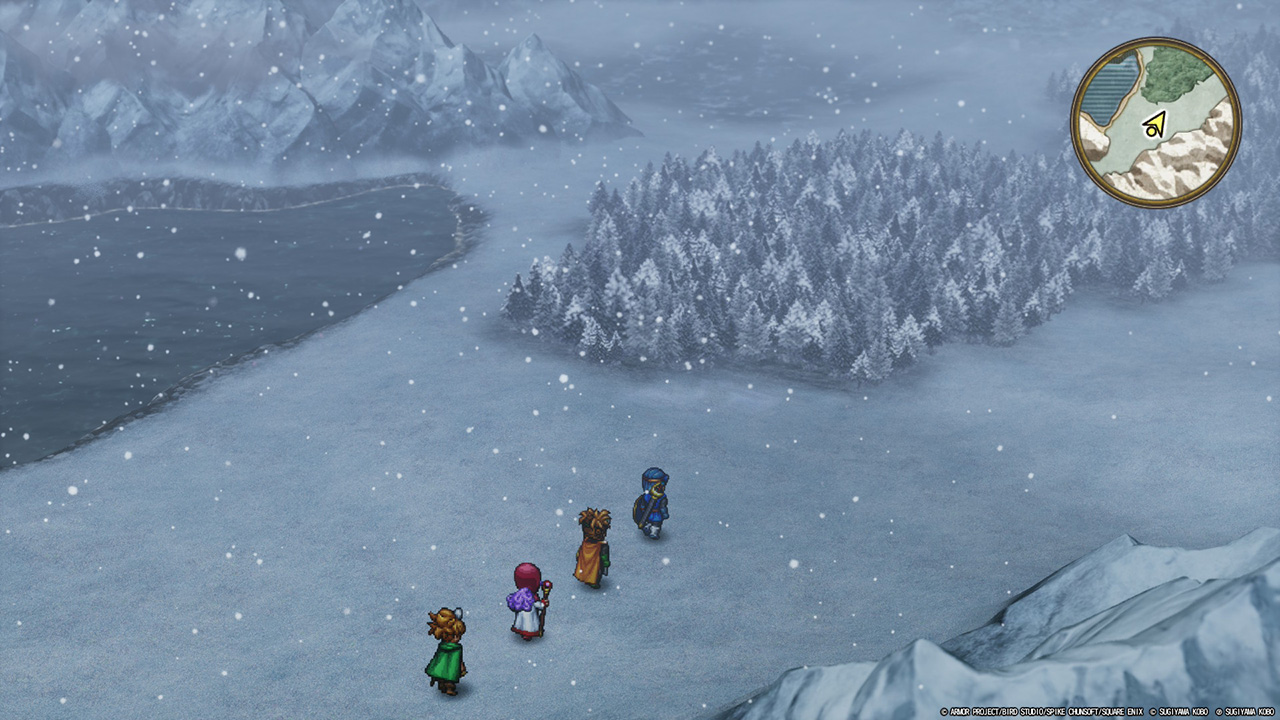Open the circular minimap
This screenshot has width=1280, height=720.
(1156, 123)
